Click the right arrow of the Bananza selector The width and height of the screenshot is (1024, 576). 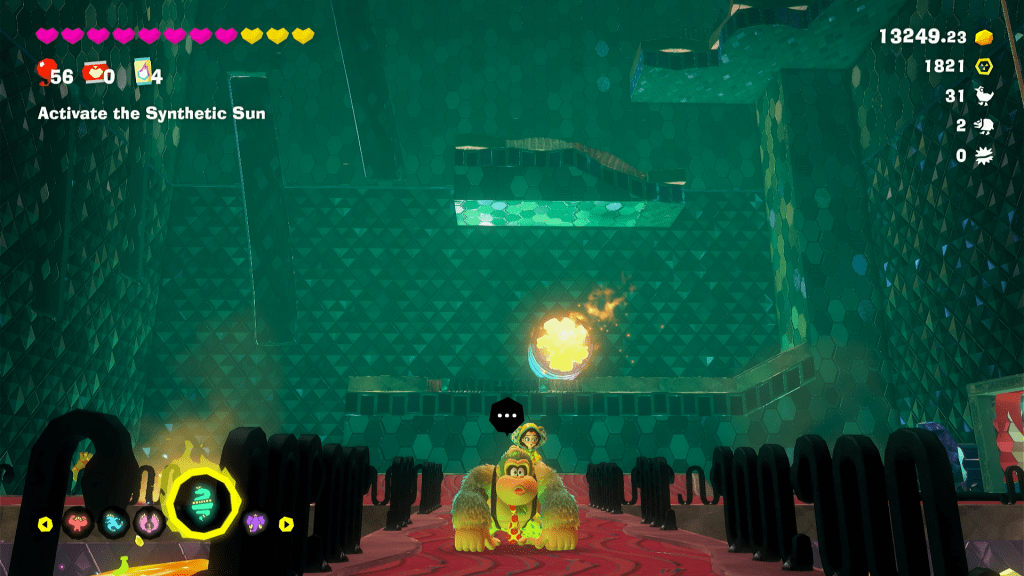pos(286,523)
